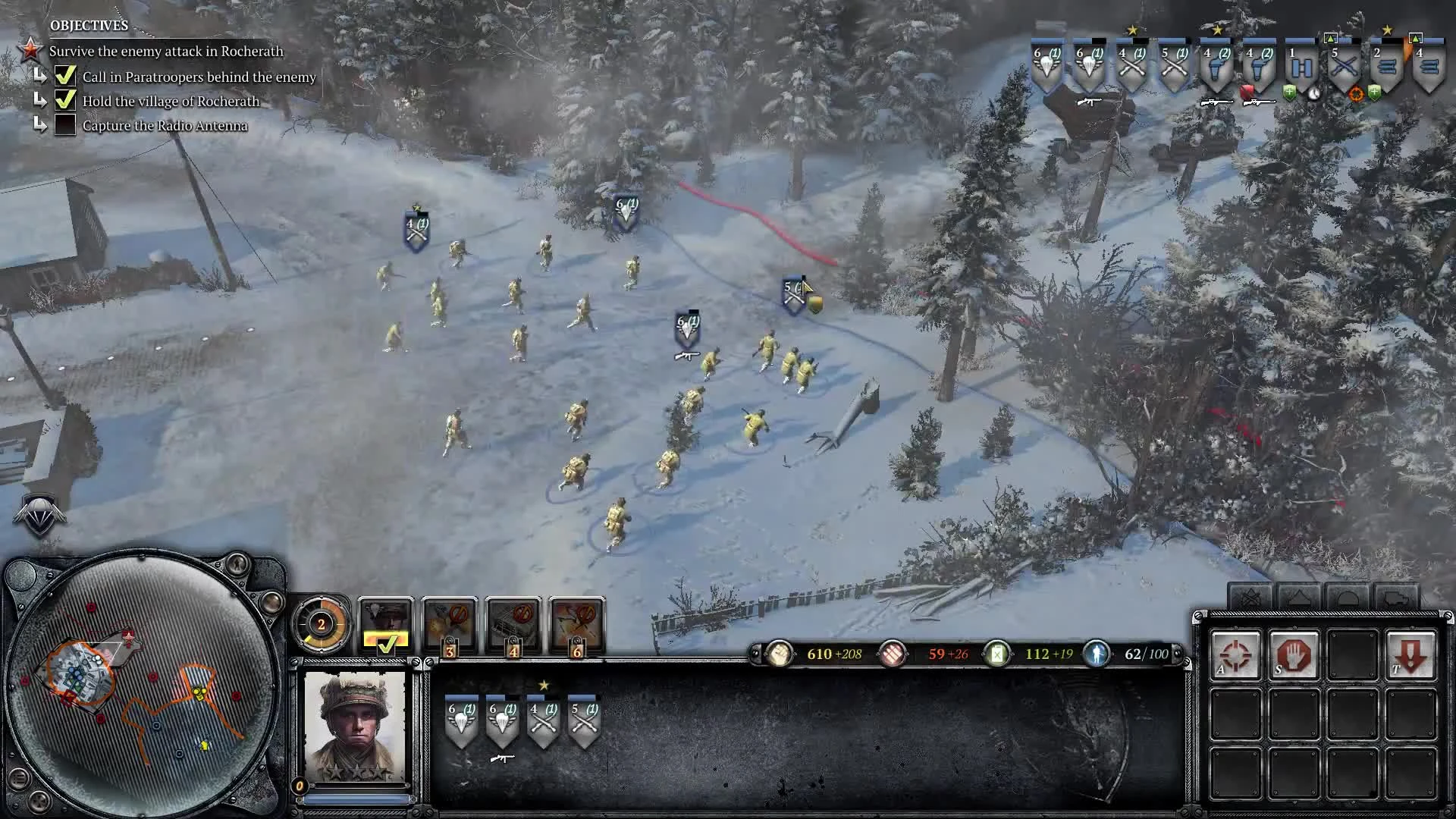Open the vehicles tab above the command card

pyautogui.click(x=1397, y=597)
